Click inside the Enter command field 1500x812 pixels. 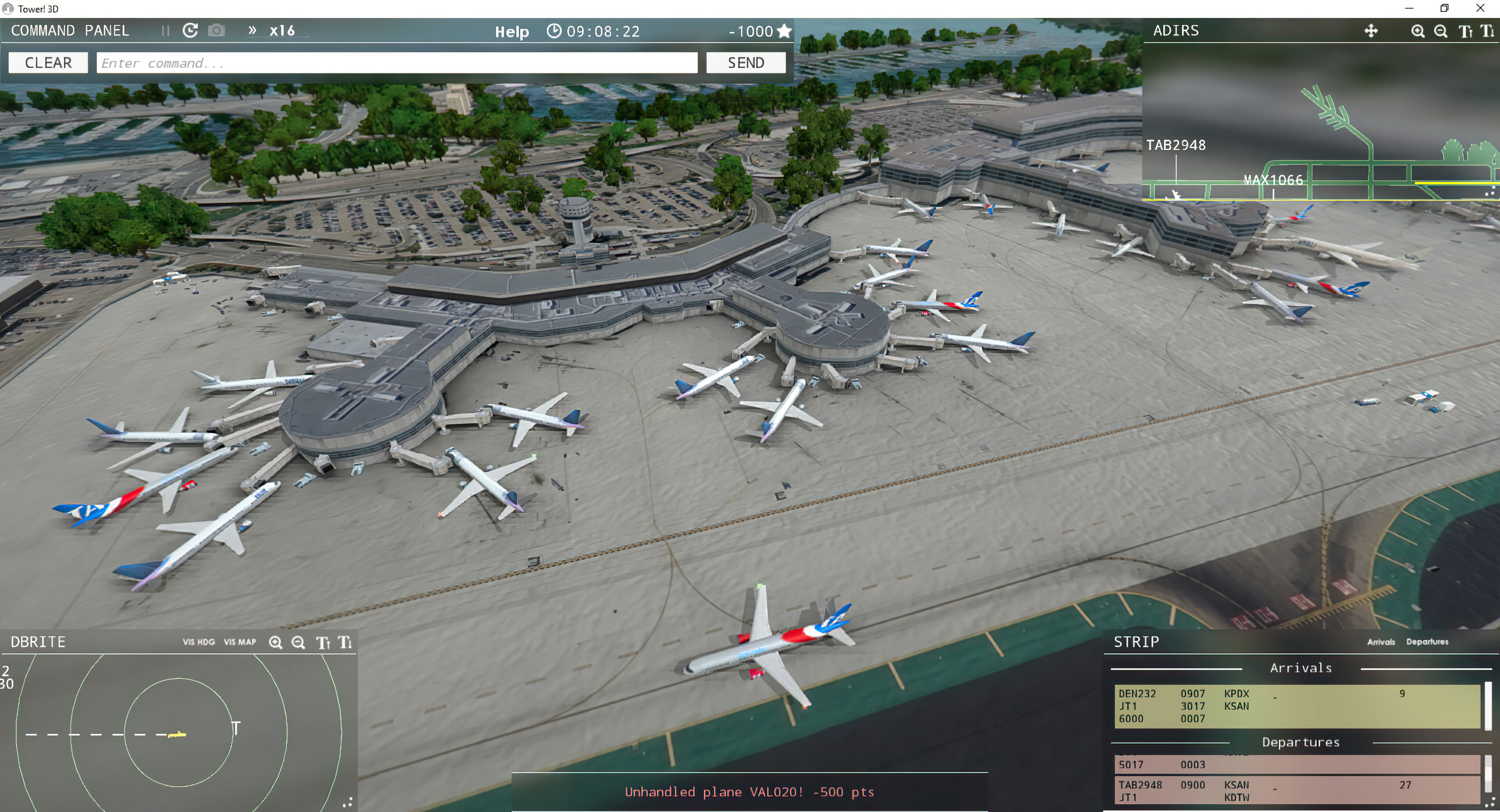pos(396,62)
